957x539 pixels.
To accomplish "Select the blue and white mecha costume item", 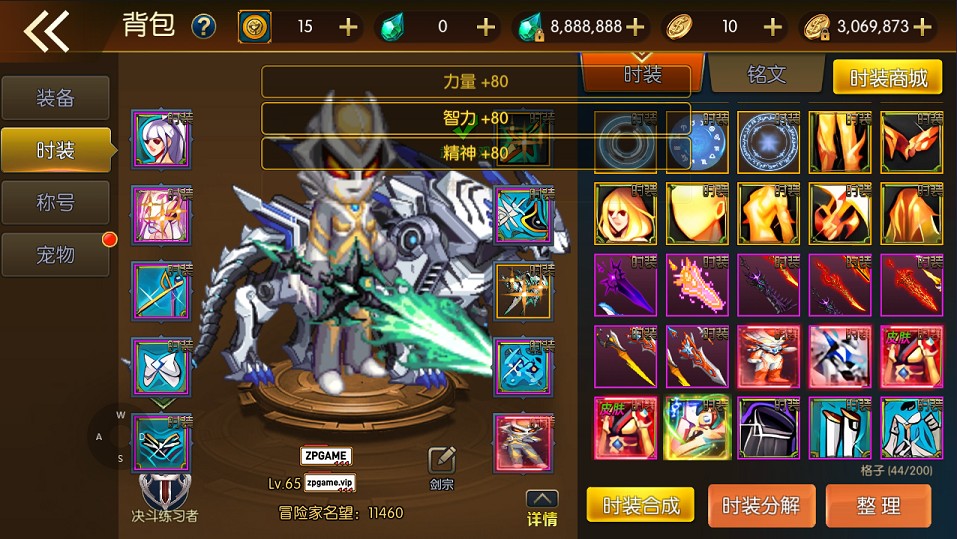I will tap(840, 357).
